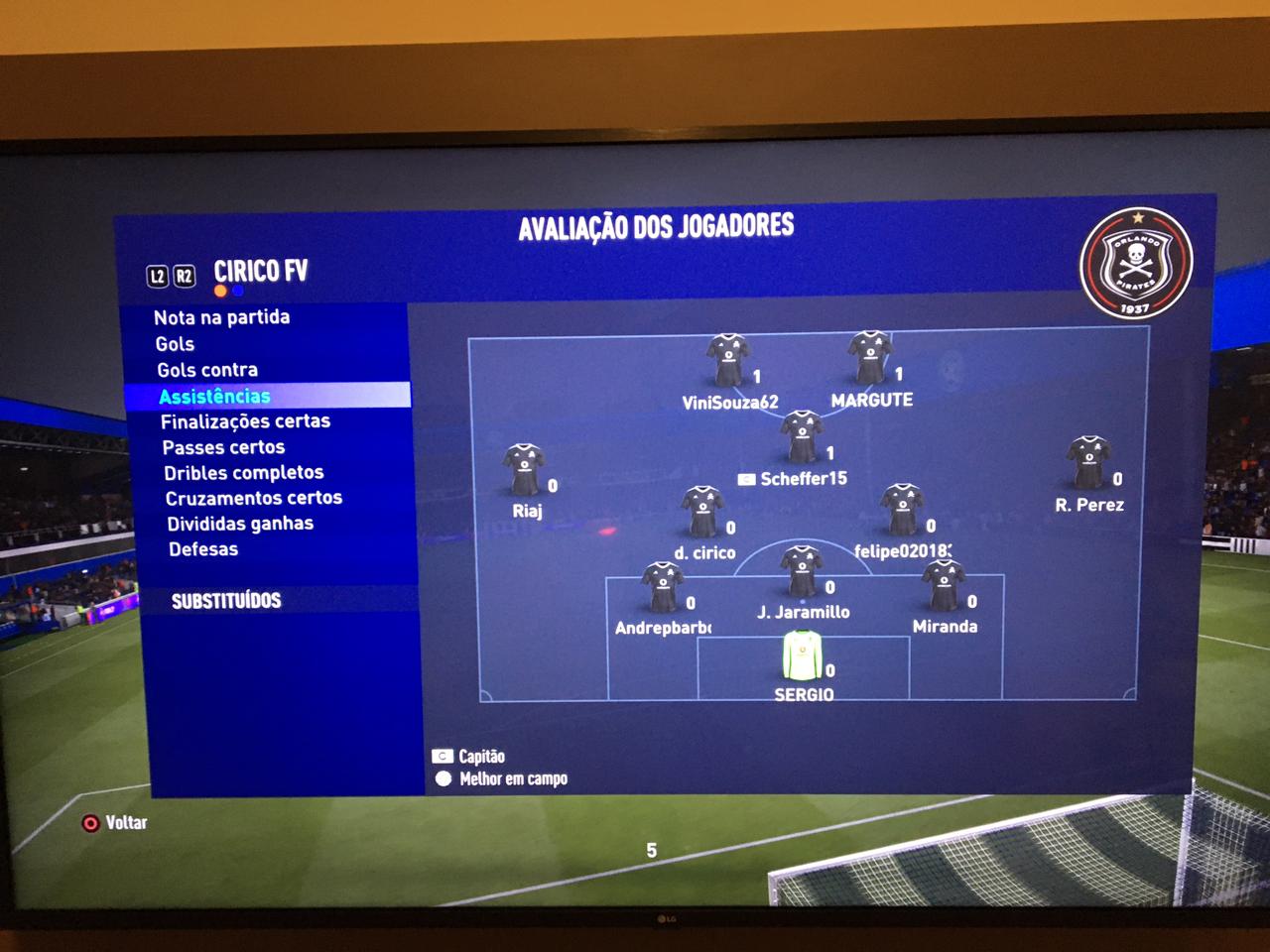Choose Dribles completos in the list
This screenshot has width=1270, height=952.
click(244, 473)
